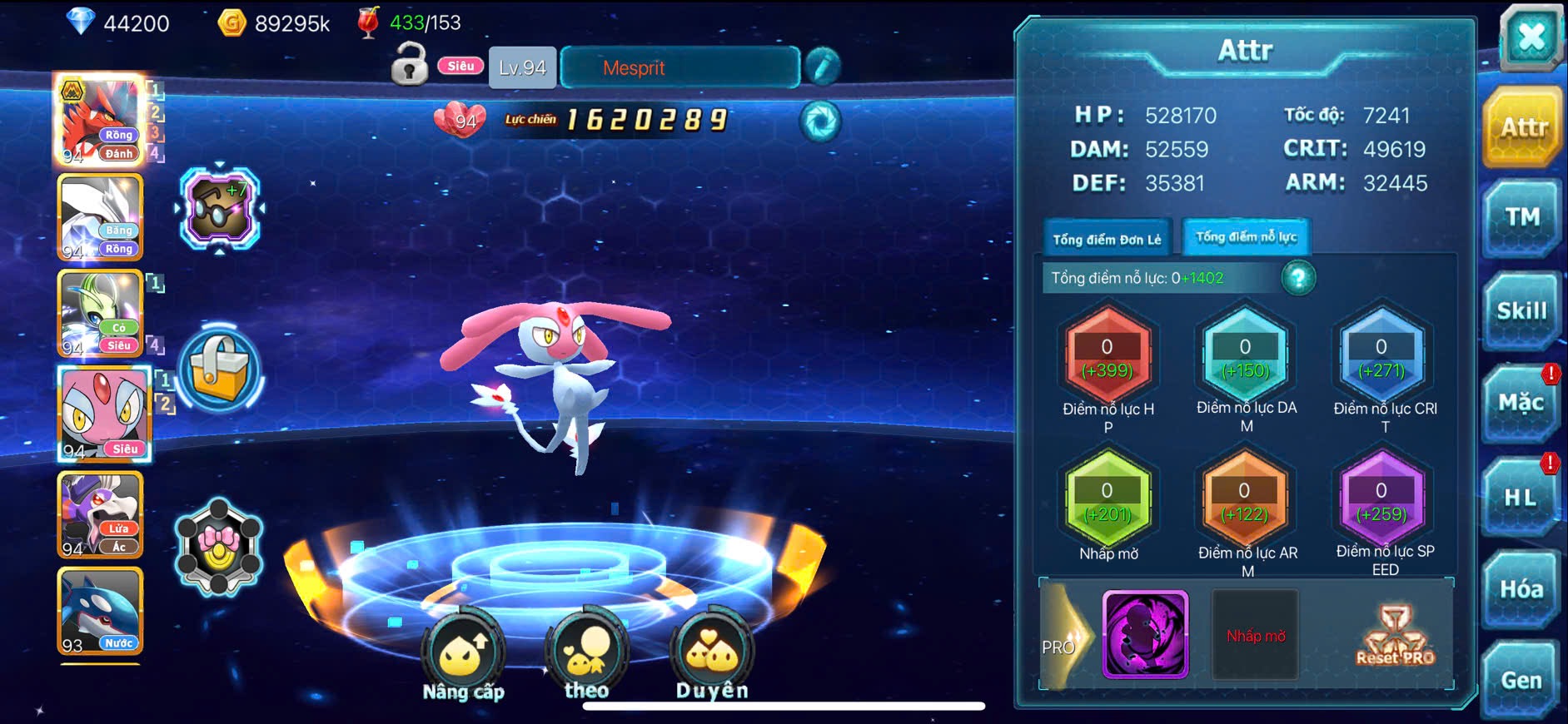Open the Gen side tab
This screenshot has width=1568, height=724.
(1521, 680)
